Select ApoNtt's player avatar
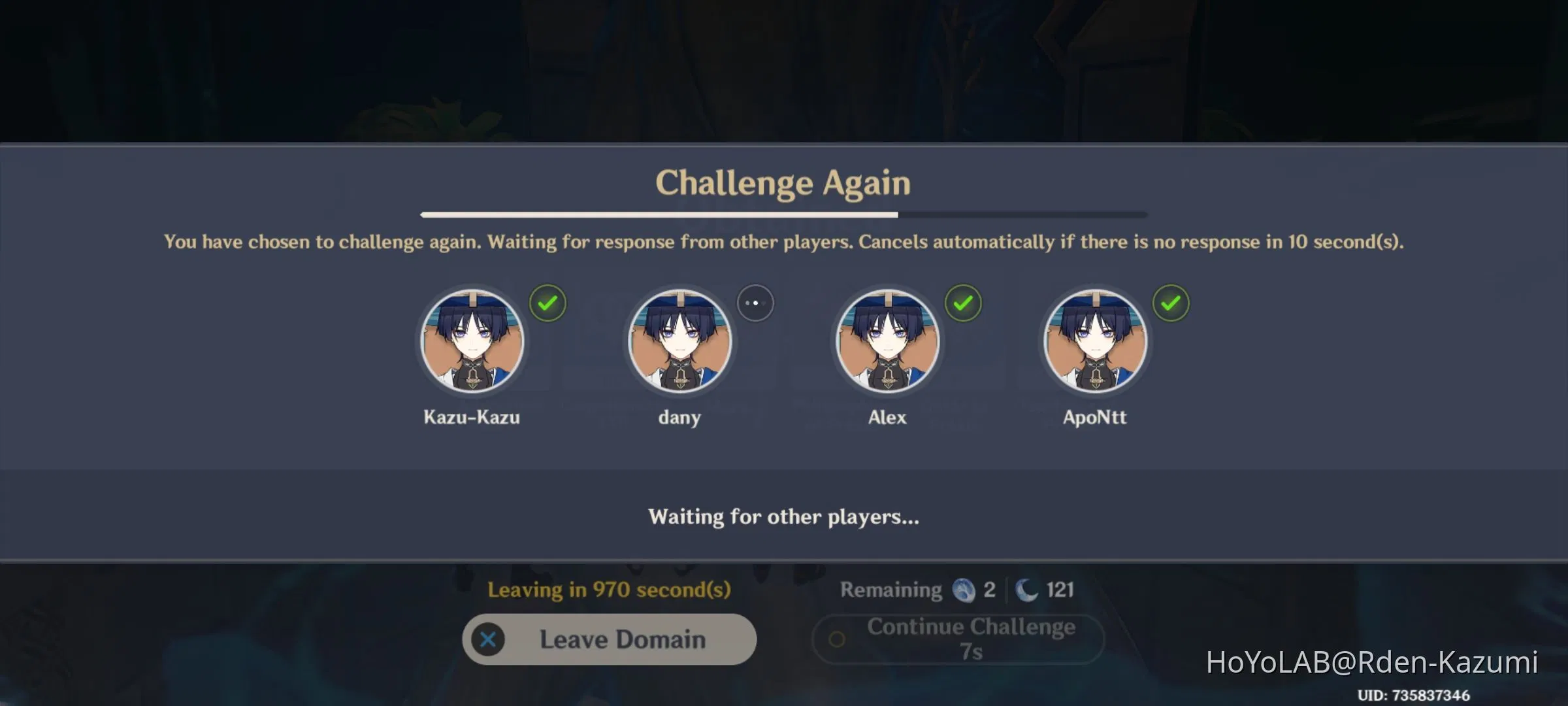This screenshot has height=706, width=1568. coord(1096,340)
